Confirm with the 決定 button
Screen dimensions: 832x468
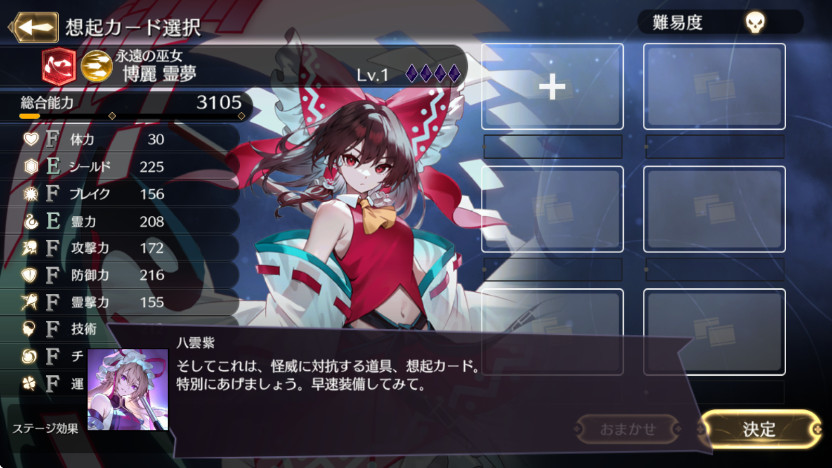pyautogui.click(x=759, y=429)
